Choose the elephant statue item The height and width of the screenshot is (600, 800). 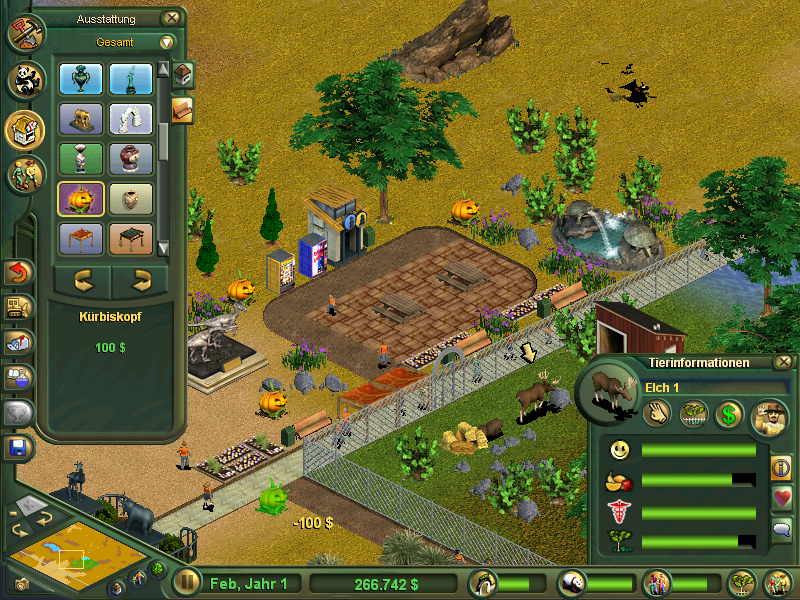(82, 120)
